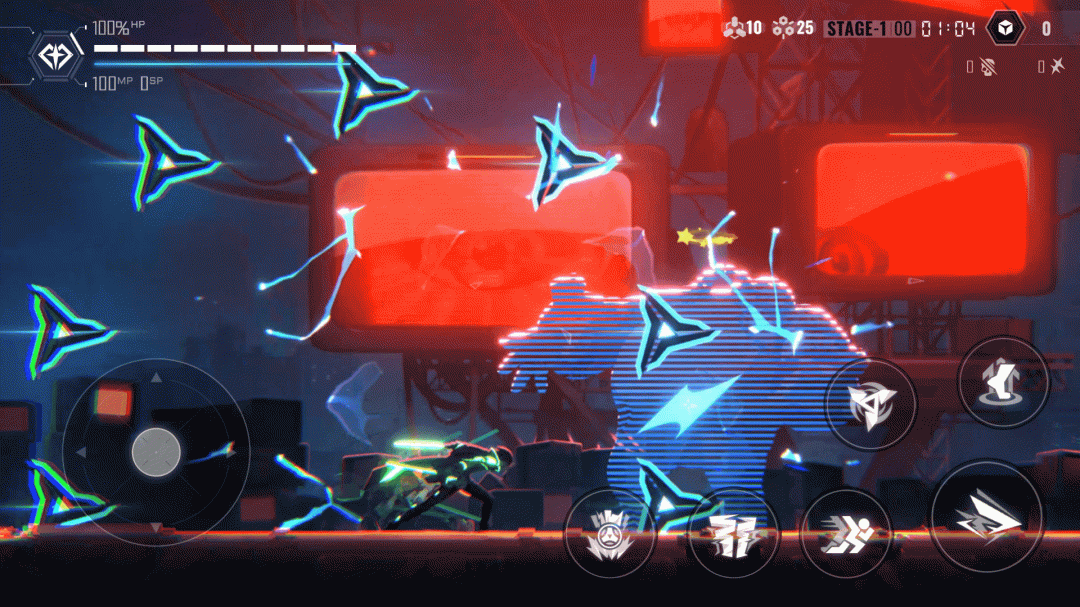Use the jump button with upward arrows
Image resolution: width=1080 pixels, height=607 pixels.
click(x=1003, y=383)
